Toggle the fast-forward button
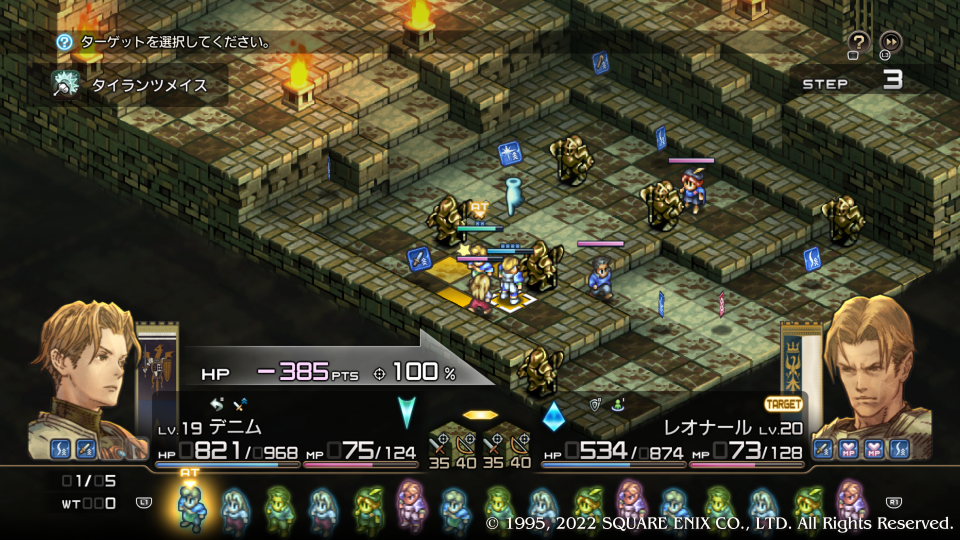This screenshot has height=540, width=960. (x=890, y=41)
